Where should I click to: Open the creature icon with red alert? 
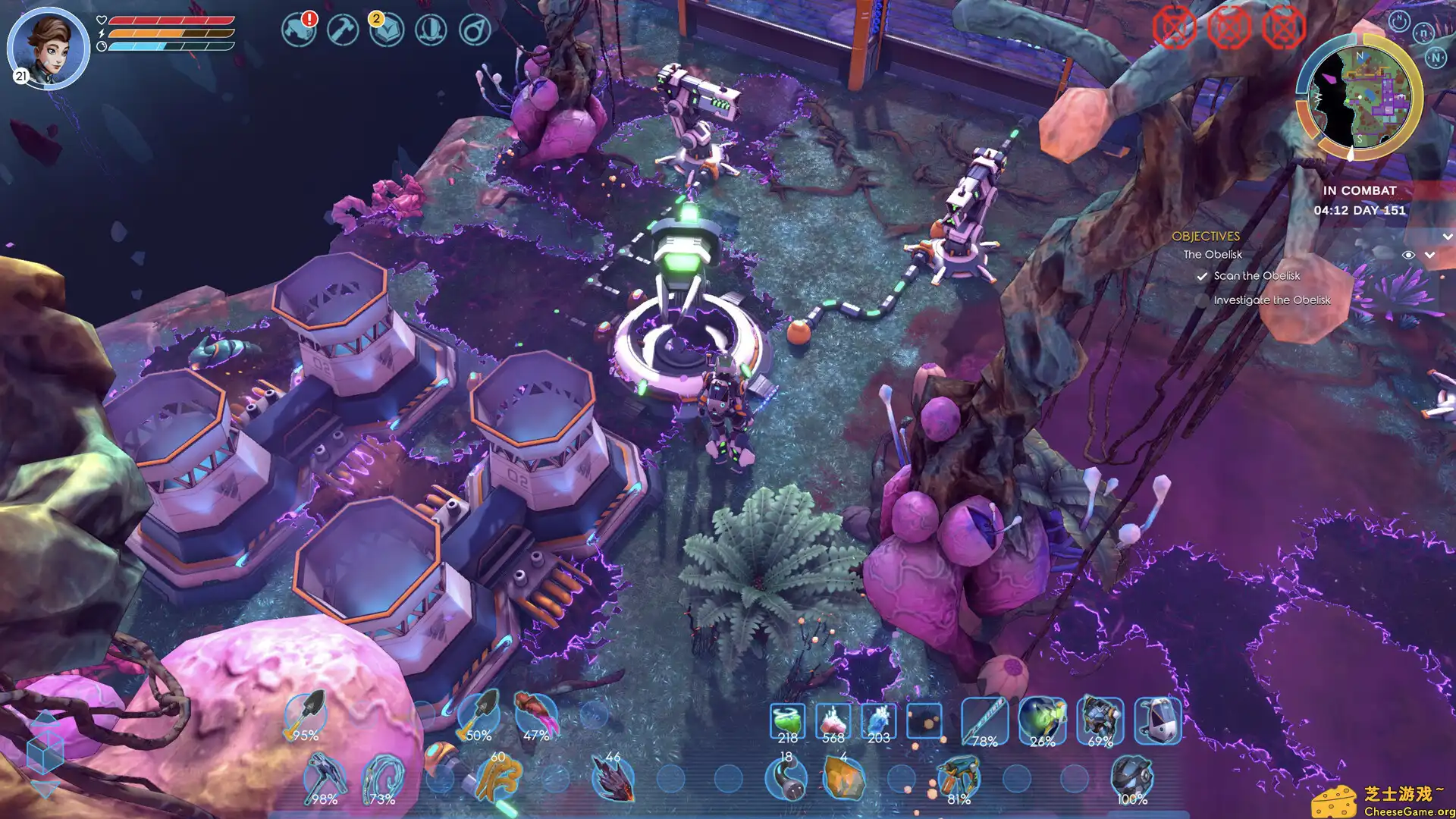click(x=299, y=30)
